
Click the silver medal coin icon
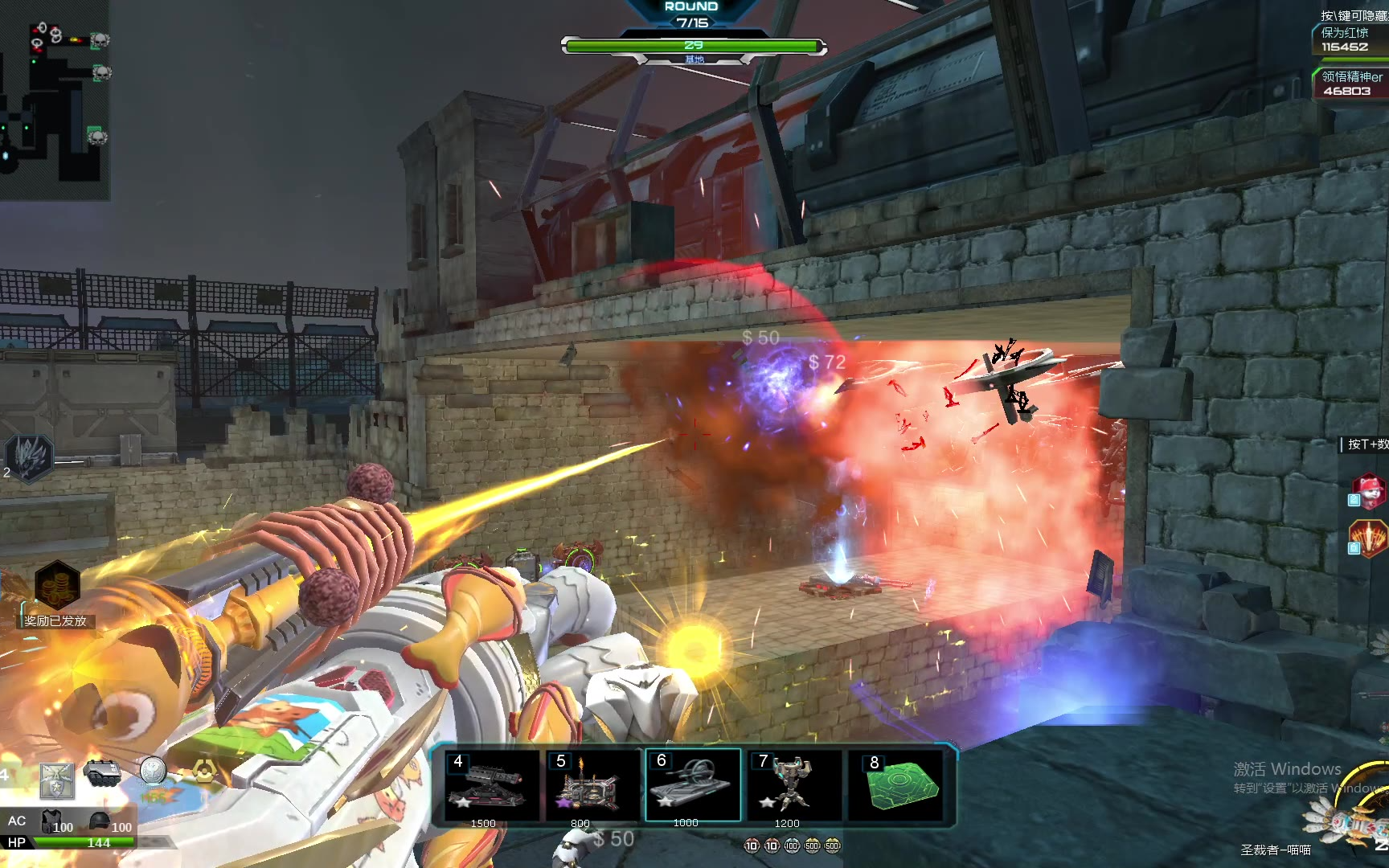(153, 770)
